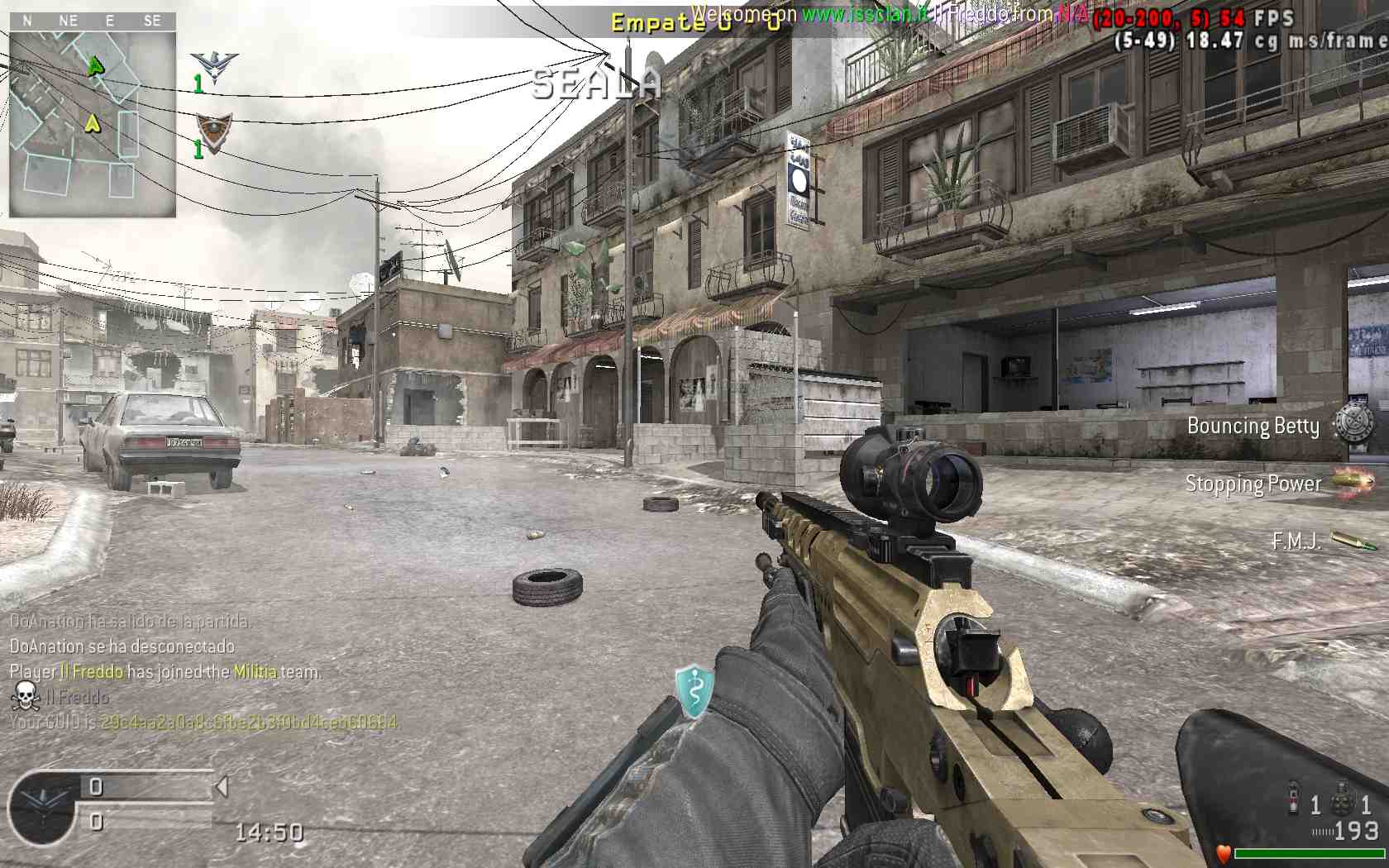Click the minimap in the corner

click(x=93, y=123)
